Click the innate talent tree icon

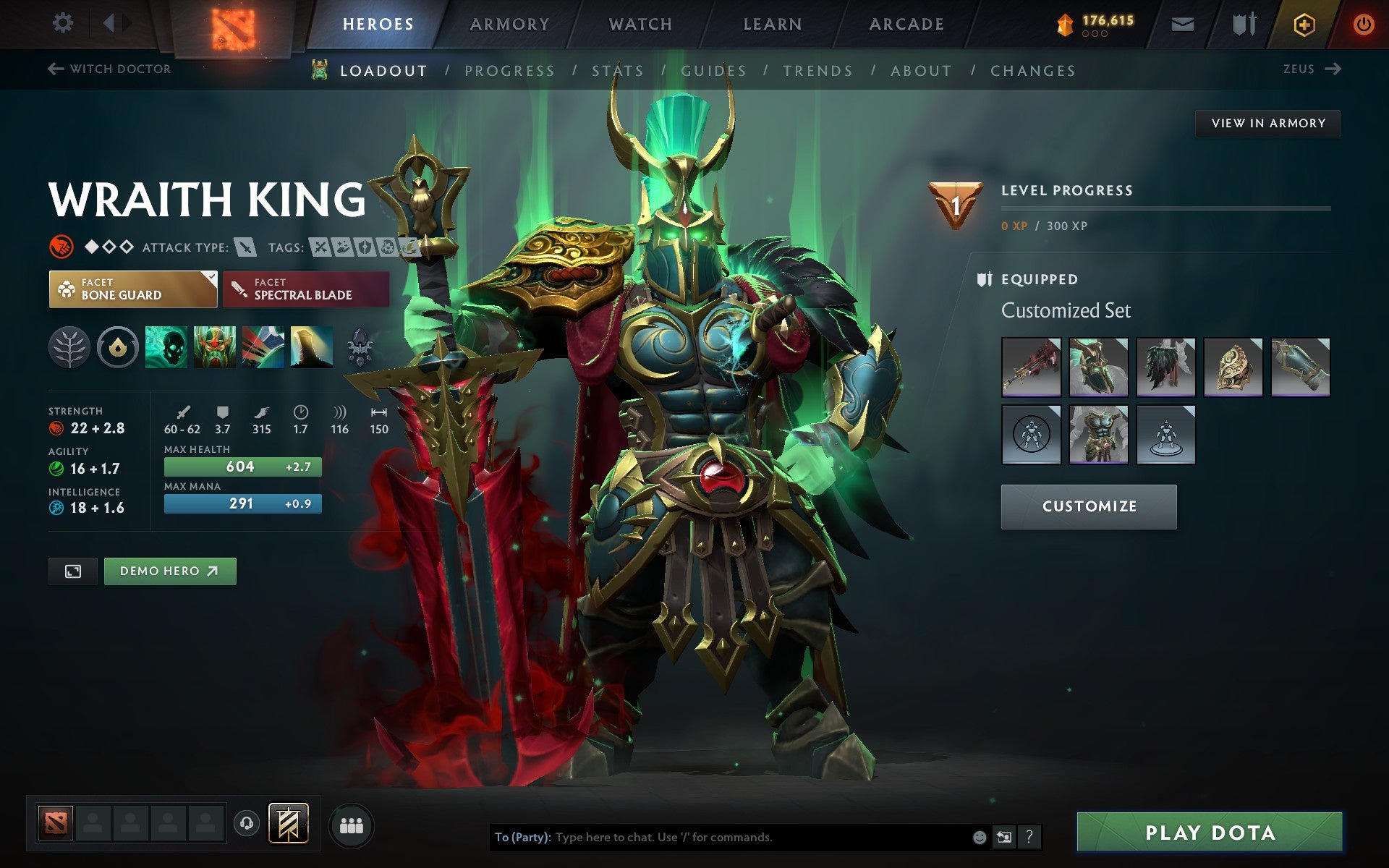click(x=69, y=346)
